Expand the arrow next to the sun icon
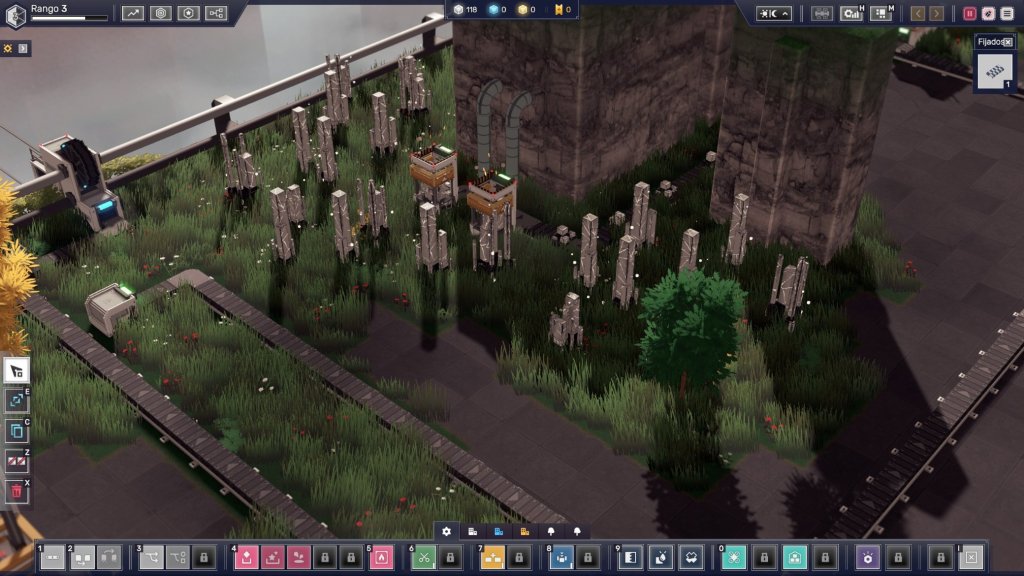The height and width of the screenshot is (576, 1024). tap(23, 48)
